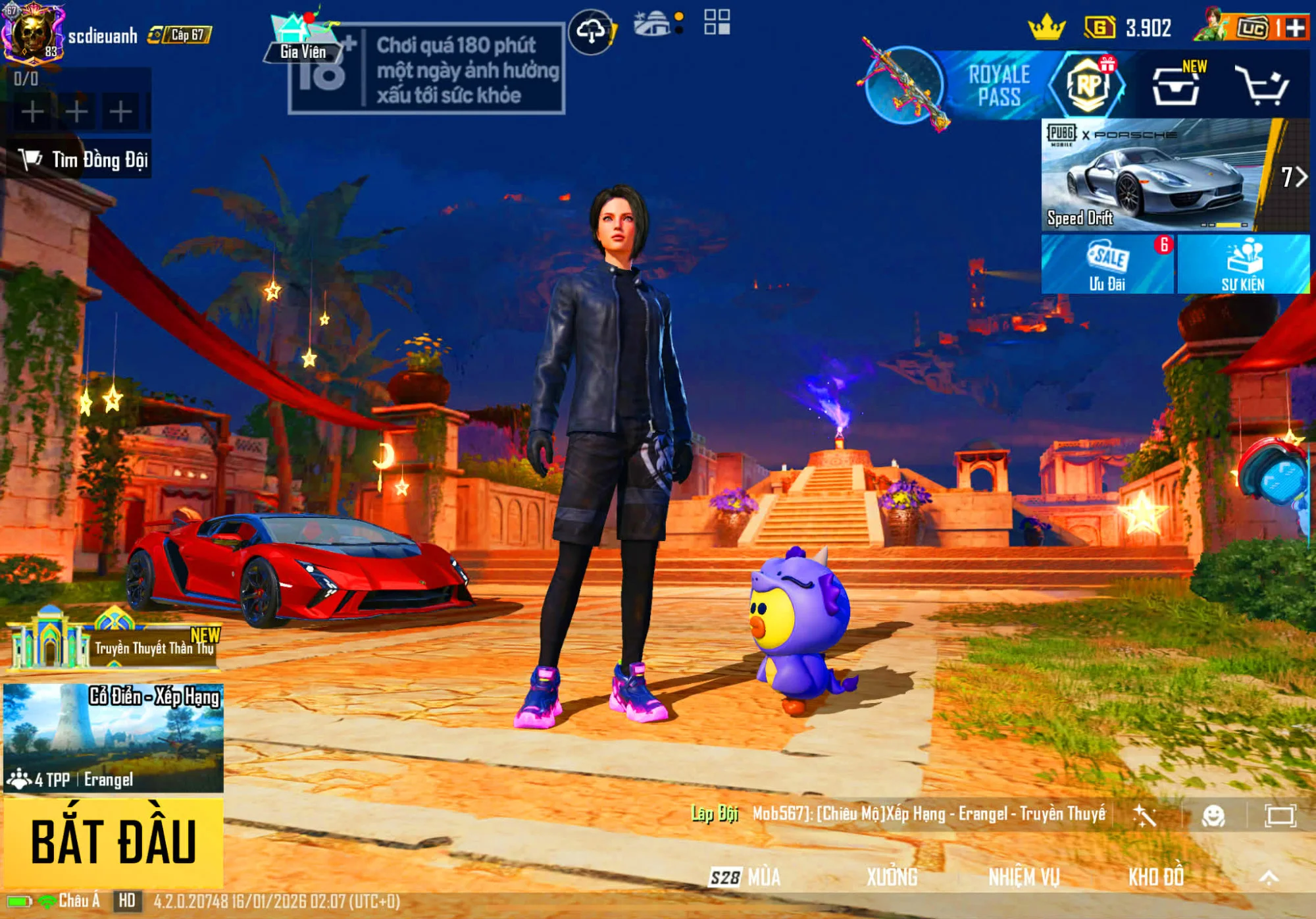This screenshot has height=919, width=1316.
Task: Add UC with the plus button
Action: 1294,28
